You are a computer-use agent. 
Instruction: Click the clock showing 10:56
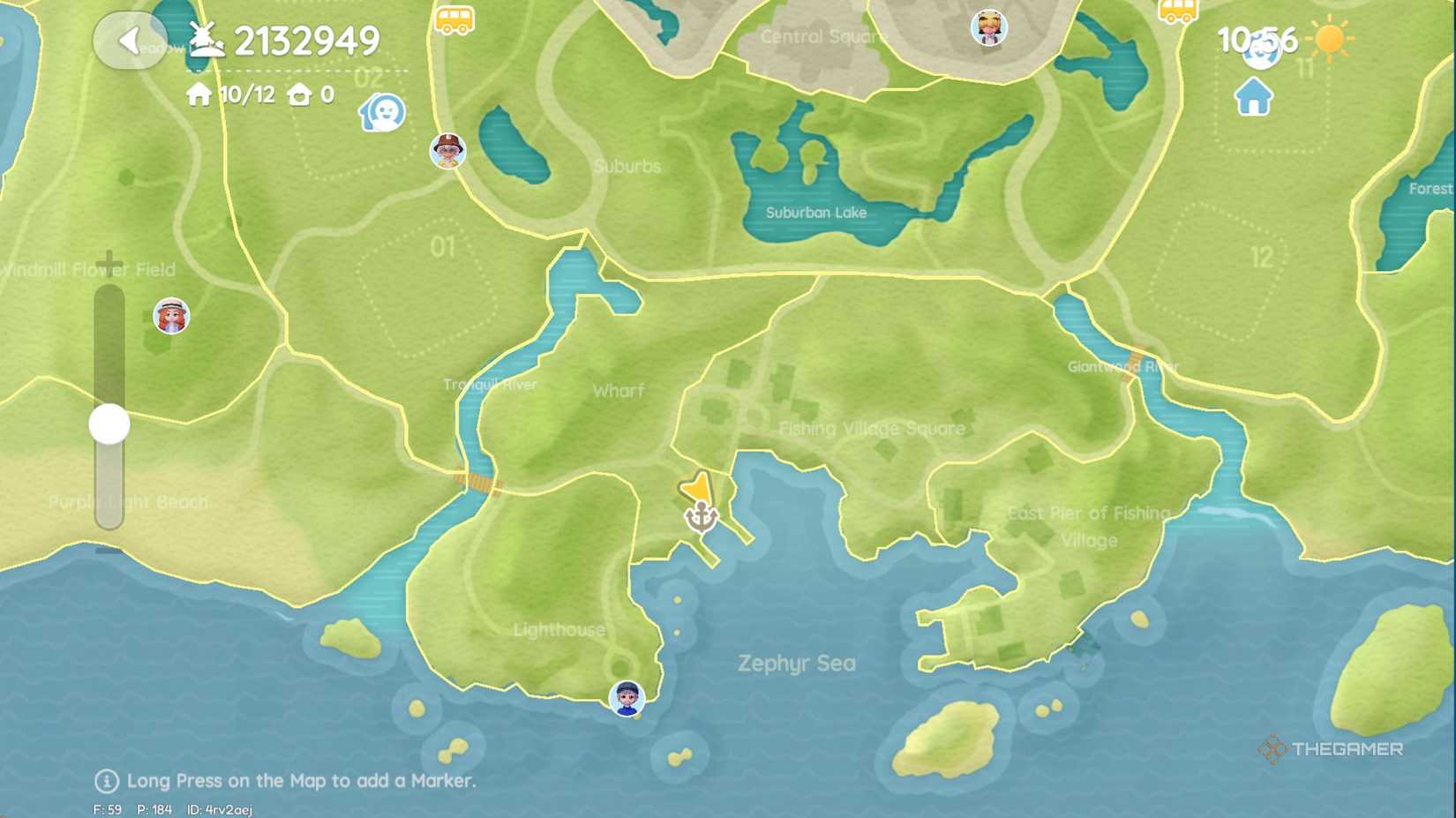pos(1257,39)
